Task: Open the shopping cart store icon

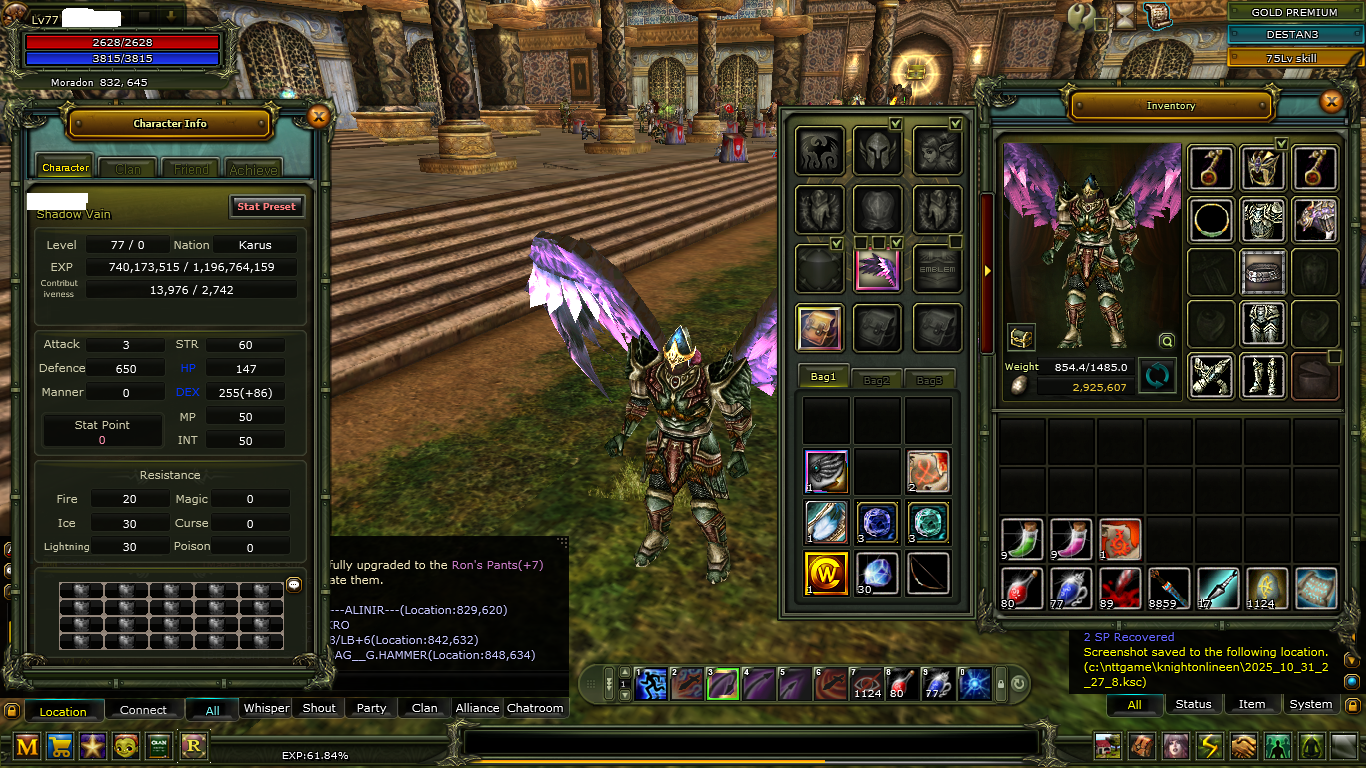Action: click(x=60, y=746)
